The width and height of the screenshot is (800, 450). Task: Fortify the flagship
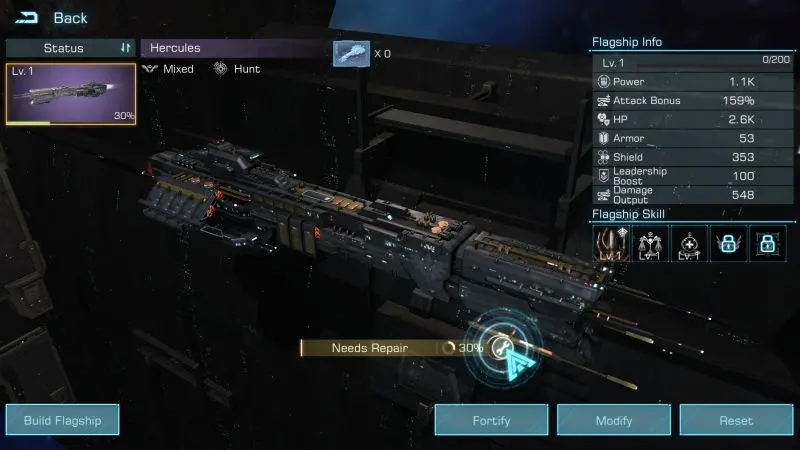pos(491,421)
